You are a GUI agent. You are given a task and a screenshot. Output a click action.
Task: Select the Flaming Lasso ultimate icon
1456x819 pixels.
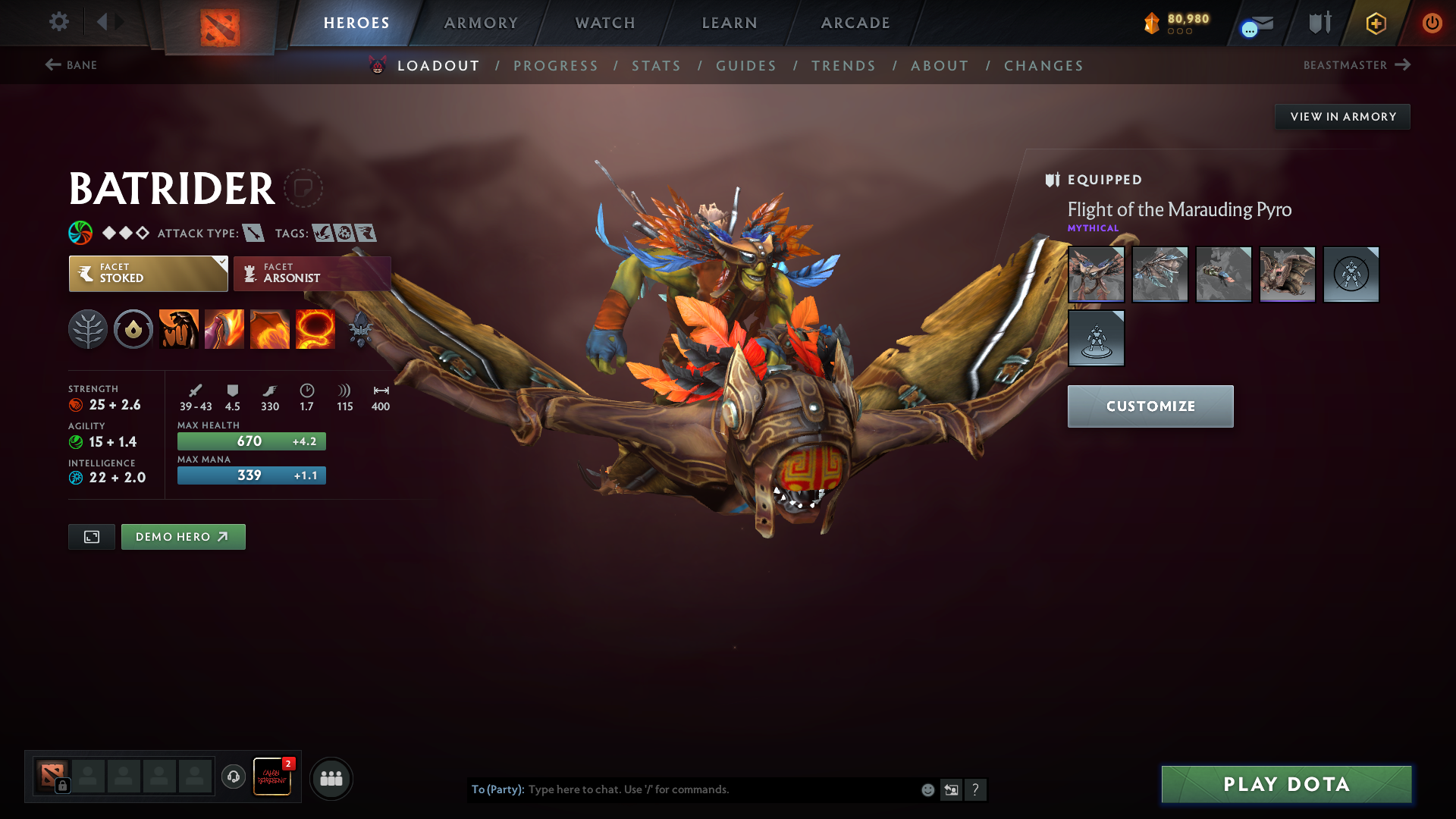(315, 329)
